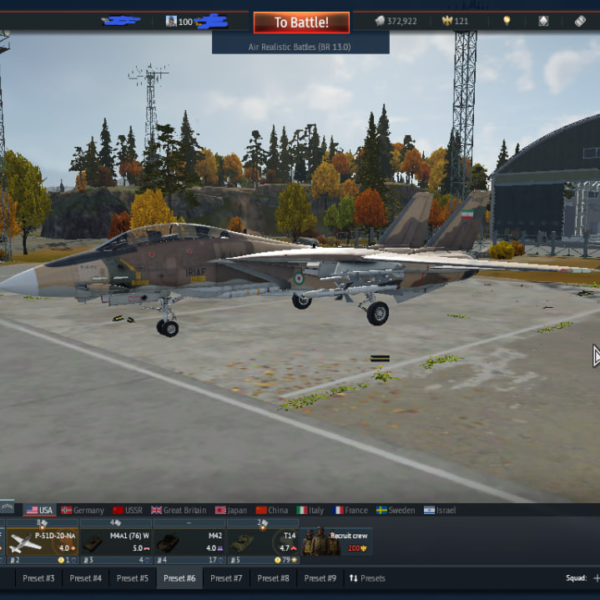Switch to the USSR nation tab
The height and width of the screenshot is (600, 600).
[x=127, y=510]
